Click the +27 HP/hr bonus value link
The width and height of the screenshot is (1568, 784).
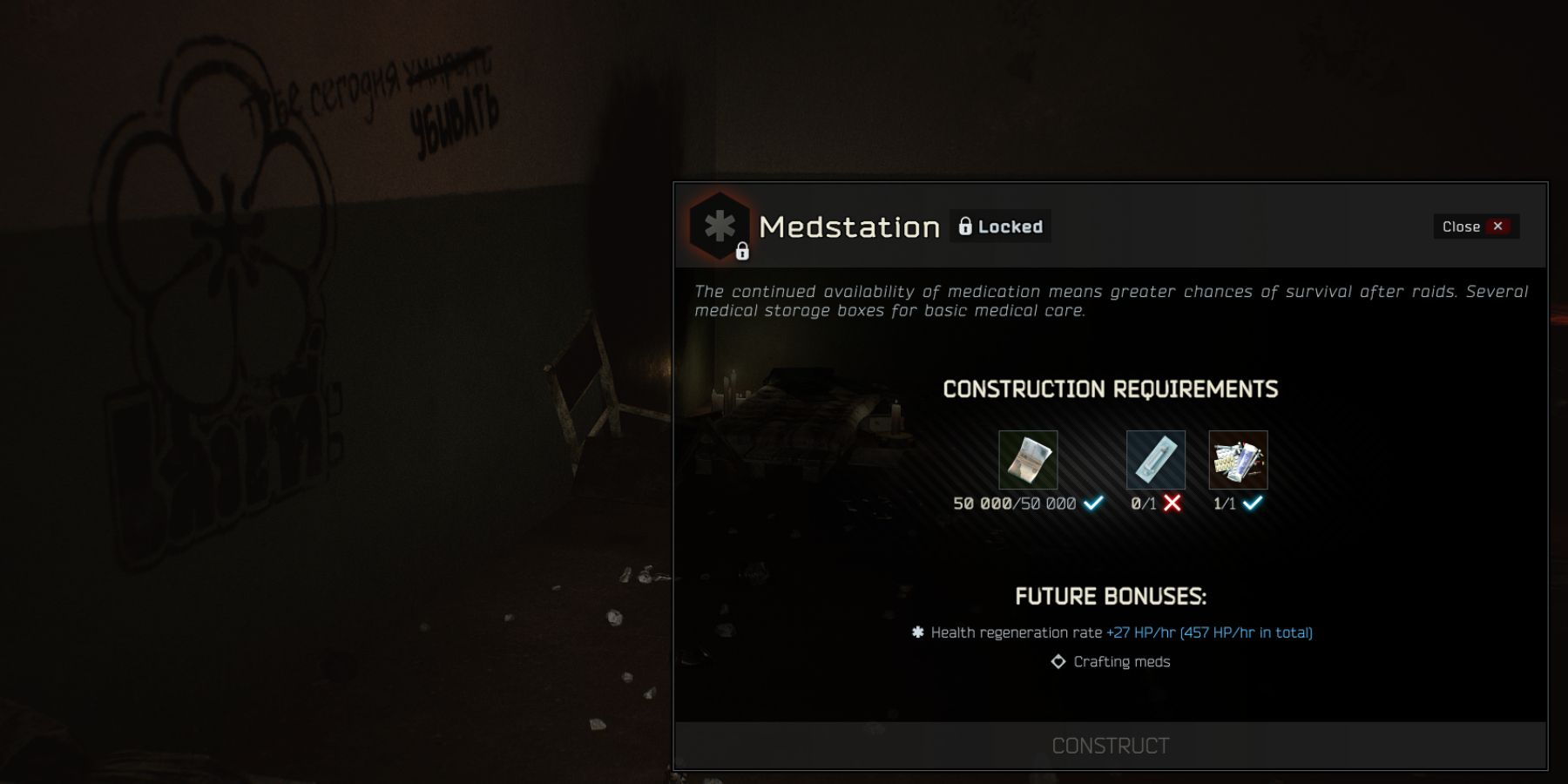pos(1137,632)
